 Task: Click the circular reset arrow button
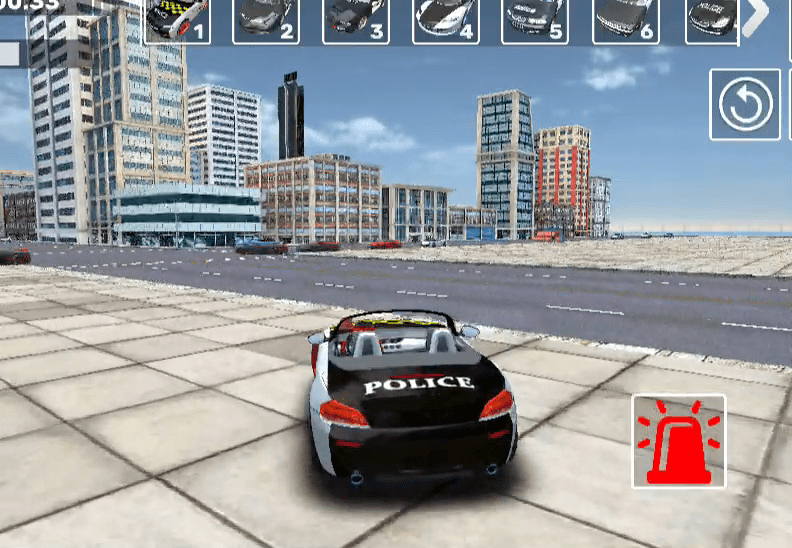tap(745, 104)
